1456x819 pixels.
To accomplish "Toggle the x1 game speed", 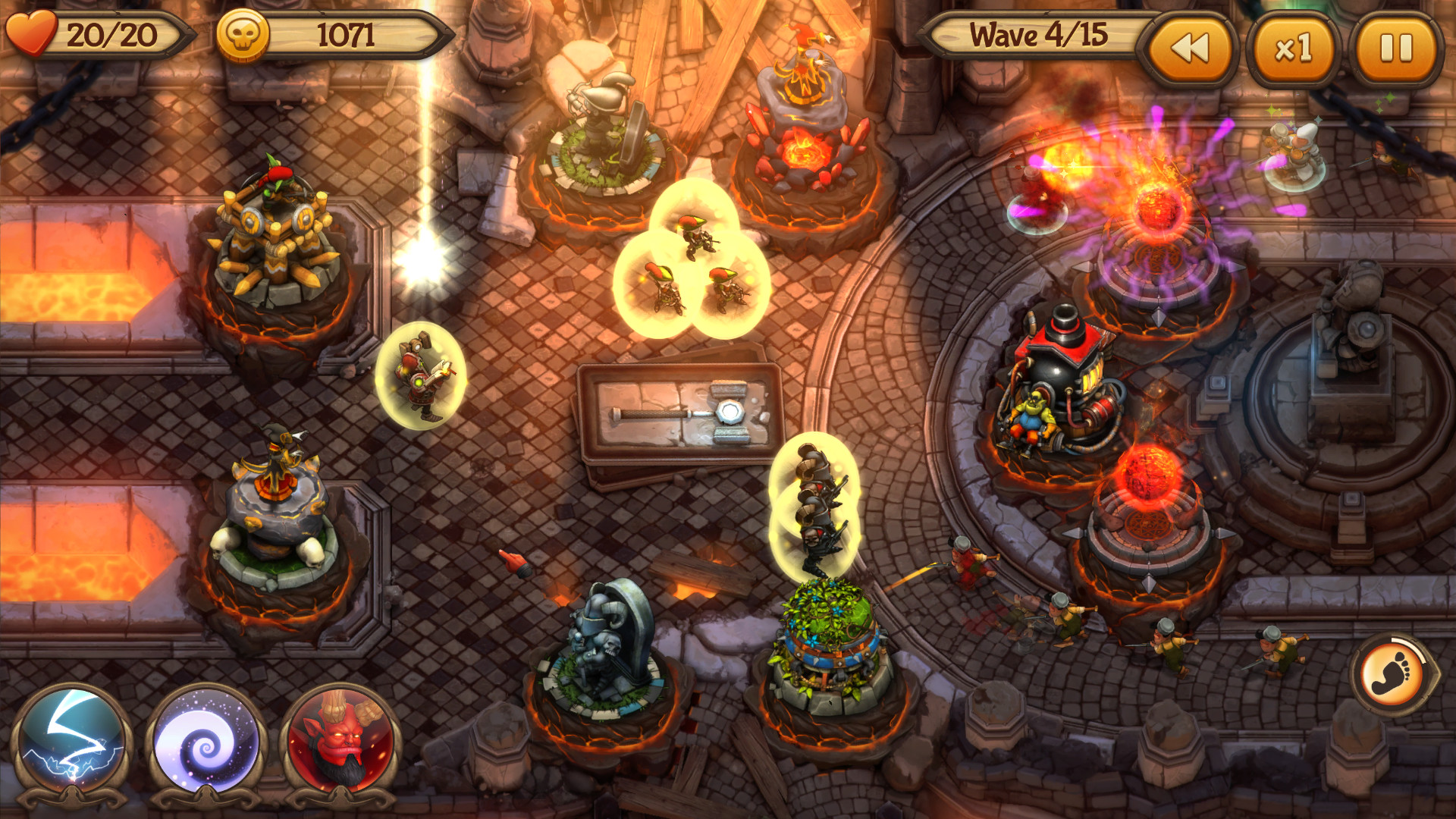I will click(1301, 48).
